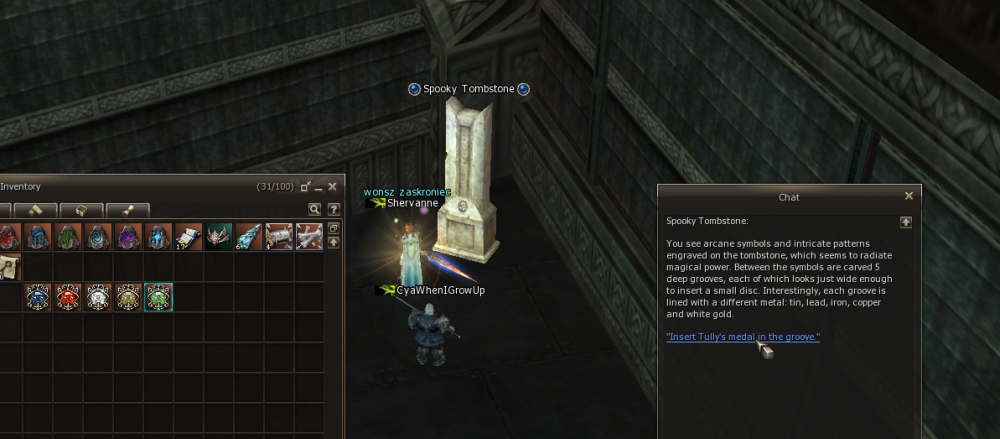1000x439 pixels.
Task: Click the up-arrow button in Chat window
Action: [905, 222]
